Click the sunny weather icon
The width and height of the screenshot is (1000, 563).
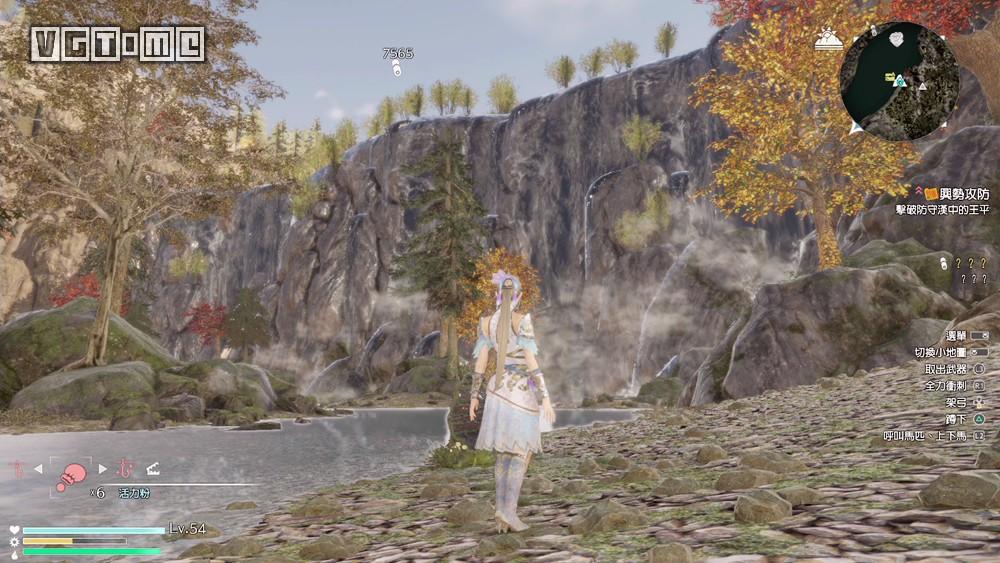coord(827,39)
